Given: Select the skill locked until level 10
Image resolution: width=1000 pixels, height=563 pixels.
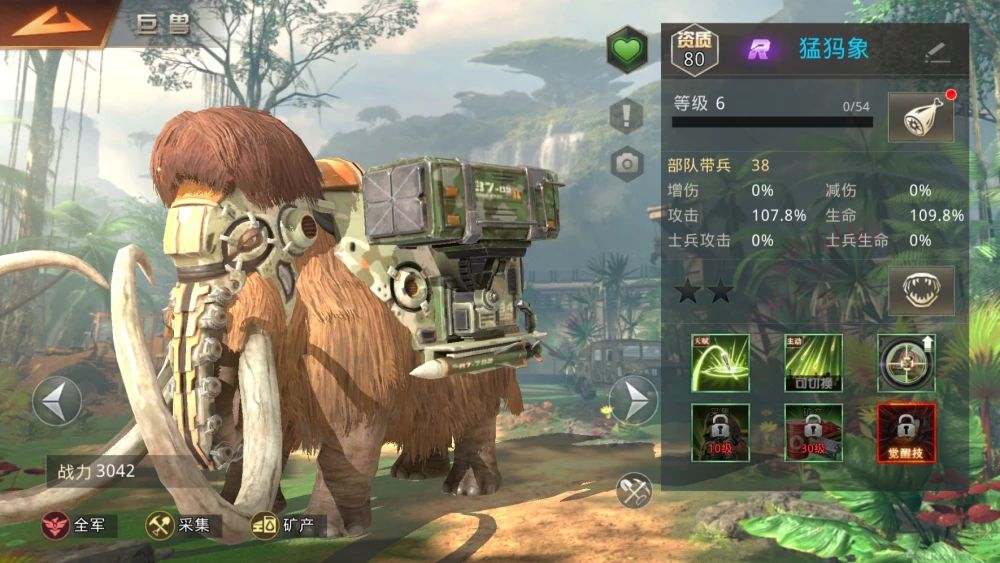Looking at the screenshot, I should [720, 432].
